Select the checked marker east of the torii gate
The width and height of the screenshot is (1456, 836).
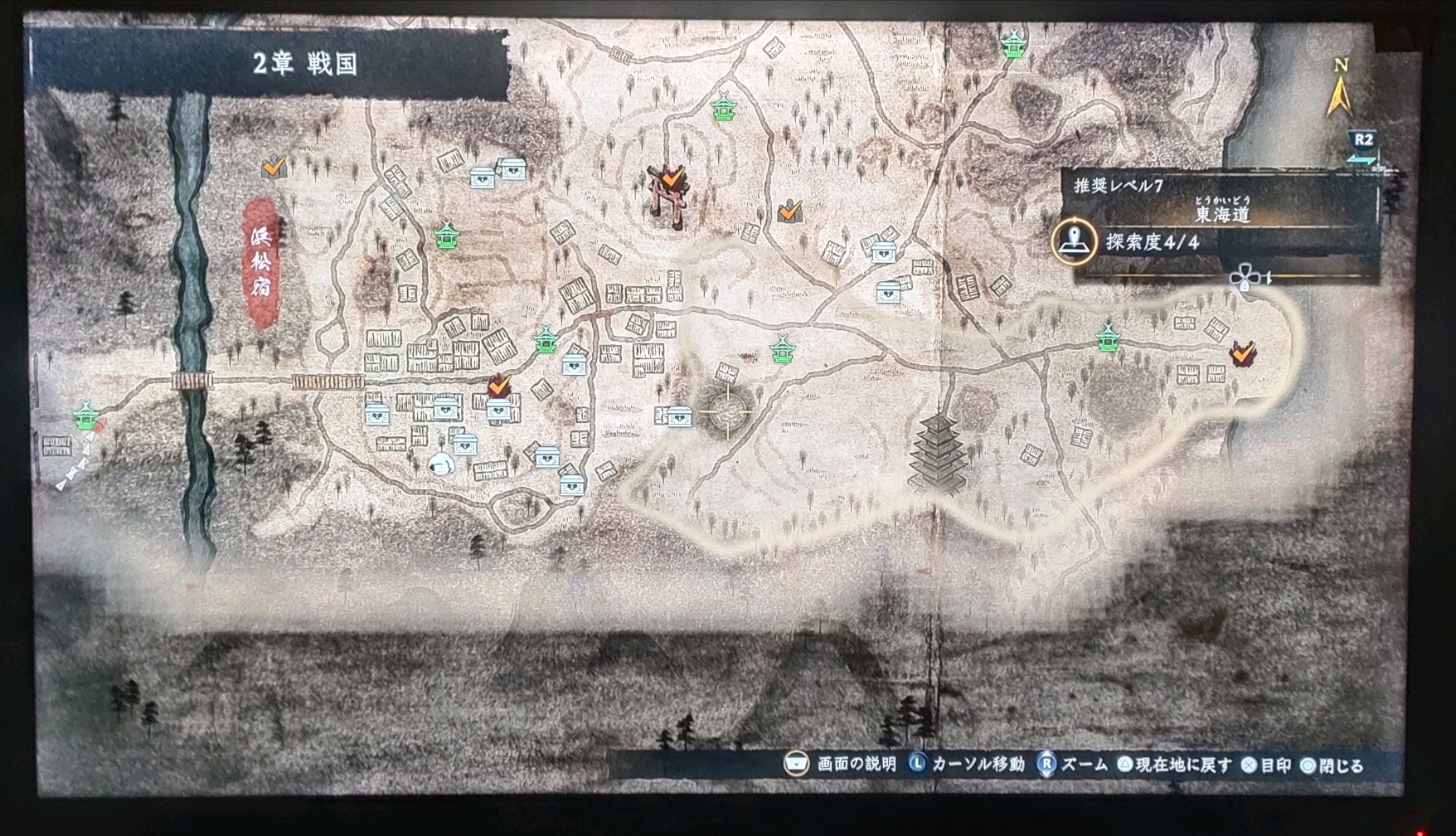790,211
